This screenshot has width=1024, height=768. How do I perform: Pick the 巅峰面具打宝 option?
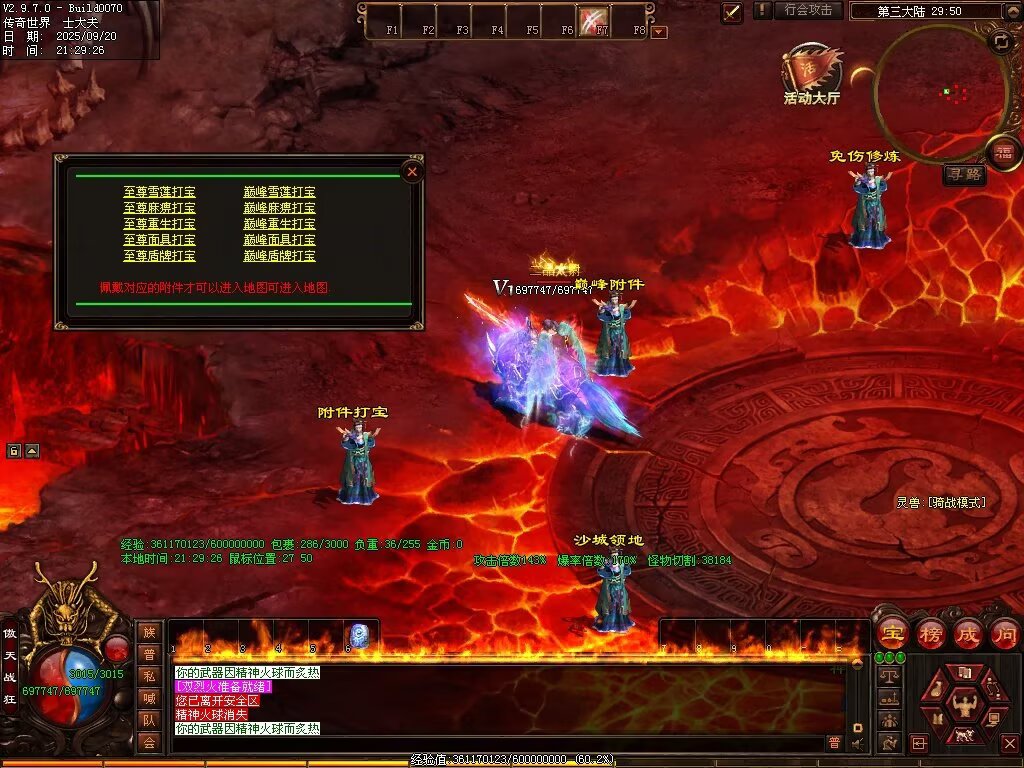pos(280,240)
